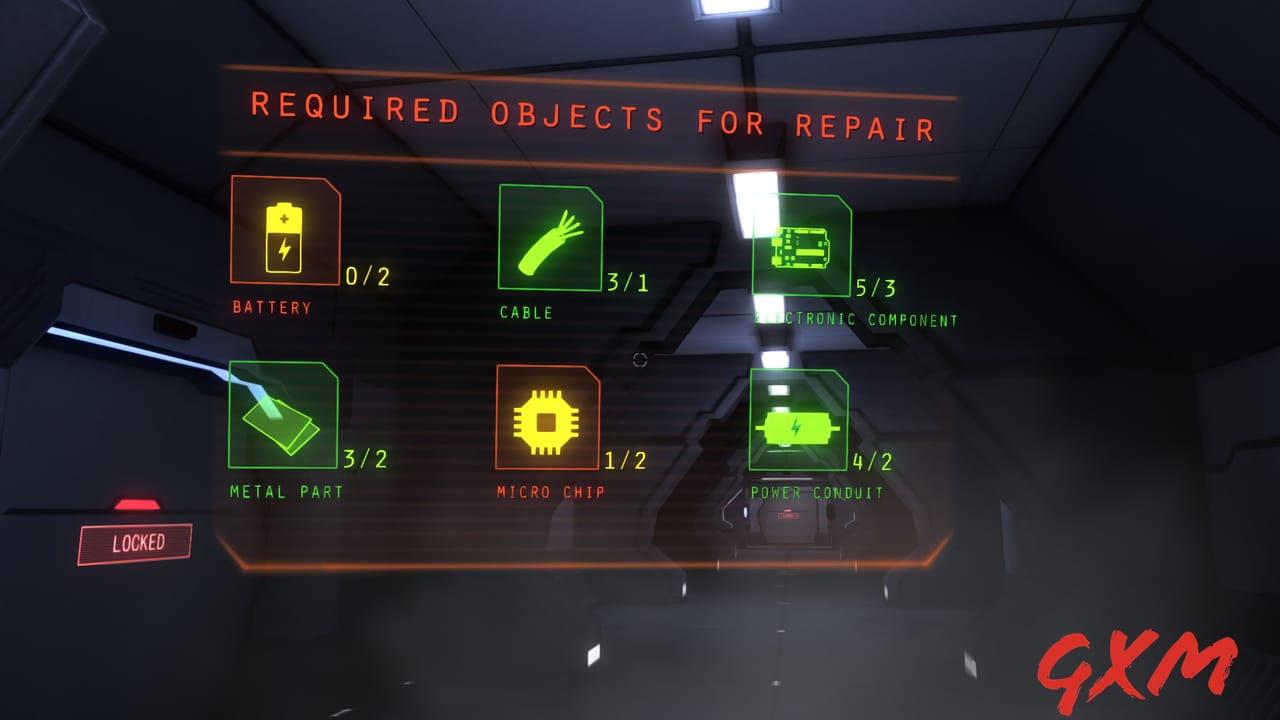Image resolution: width=1280 pixels, height=720 pixels.
Task: Expand the Power Conduit item card frame
Action: (x=797, y=419)
